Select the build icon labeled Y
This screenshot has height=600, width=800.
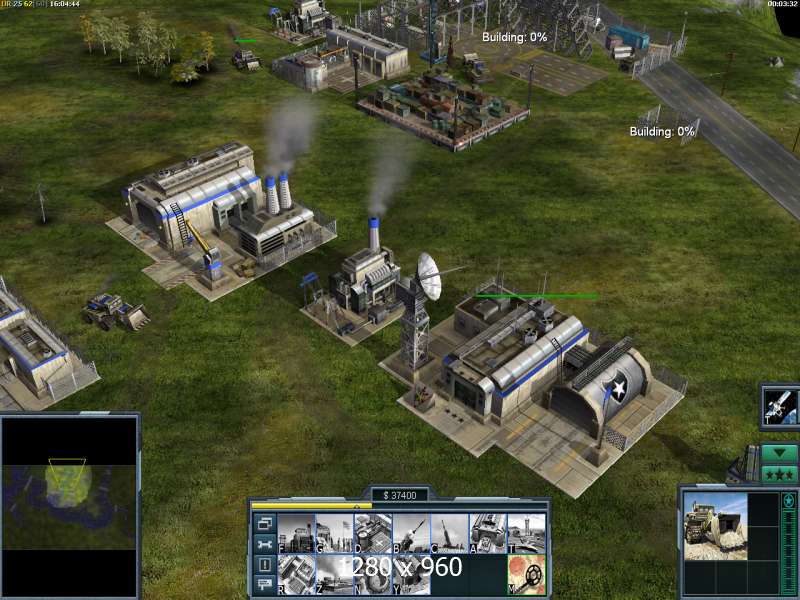(x=410, y=575)
